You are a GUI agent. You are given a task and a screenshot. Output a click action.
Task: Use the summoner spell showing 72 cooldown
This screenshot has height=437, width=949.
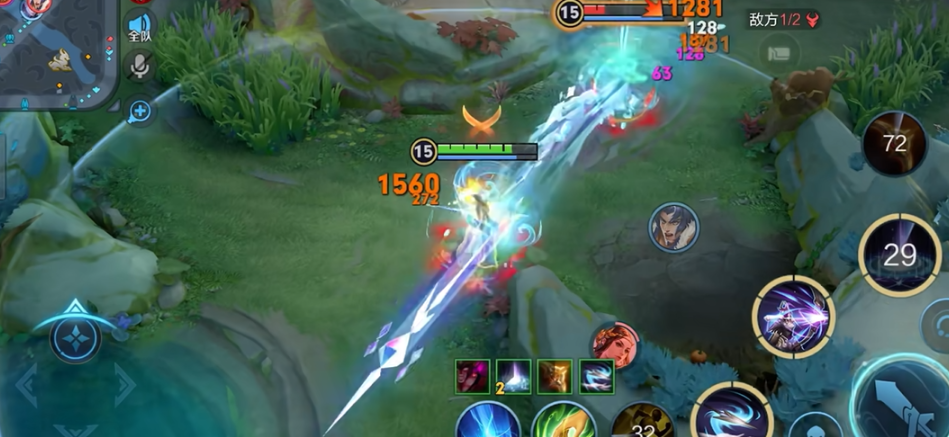coord(894,144)
